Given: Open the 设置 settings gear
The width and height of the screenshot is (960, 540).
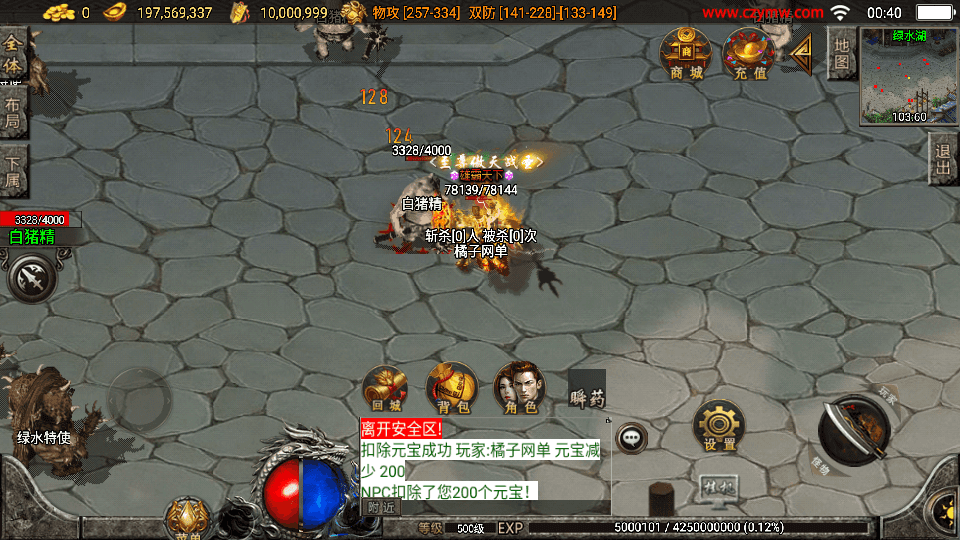Looking at the screenshot, I should pos(719,427).
